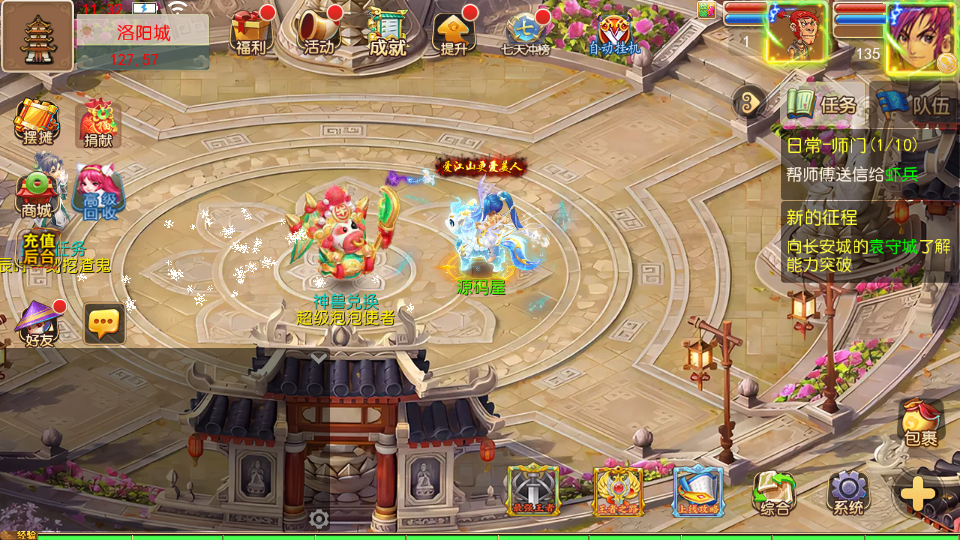
Task: Open the chat speech bubble button
Action: (104, 323)
